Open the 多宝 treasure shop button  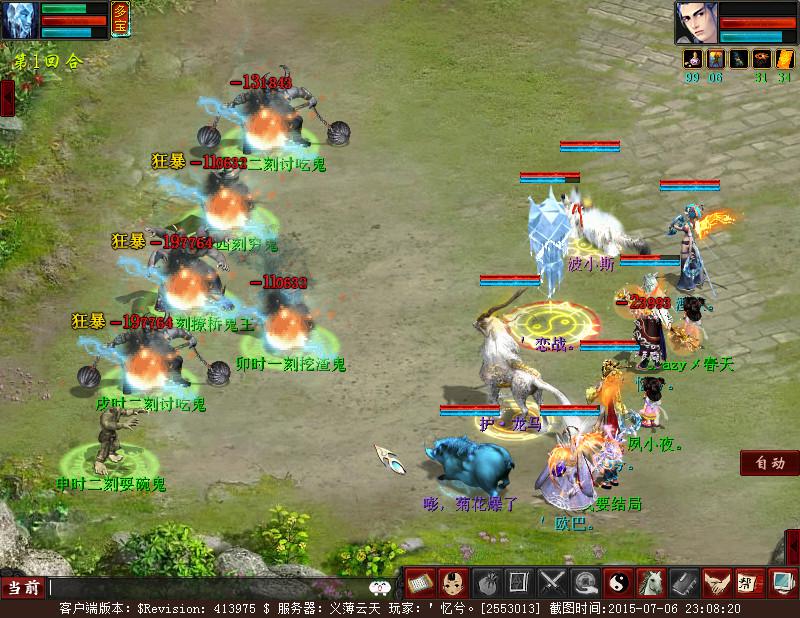121,20
